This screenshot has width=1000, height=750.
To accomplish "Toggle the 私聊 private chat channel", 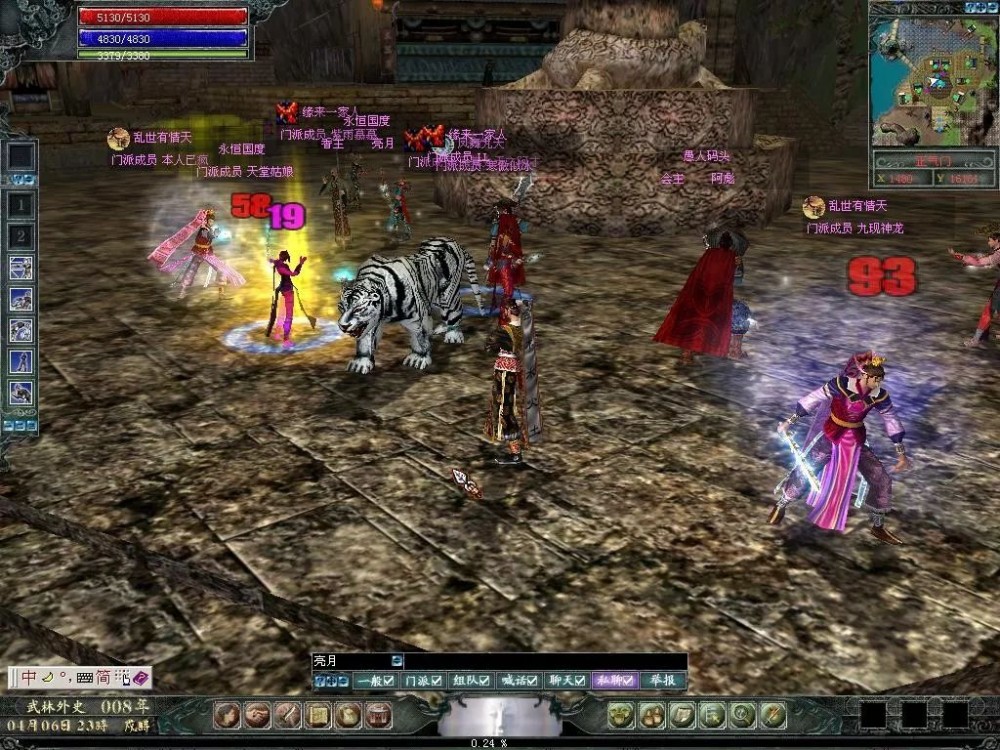I will tap(615, 681).
